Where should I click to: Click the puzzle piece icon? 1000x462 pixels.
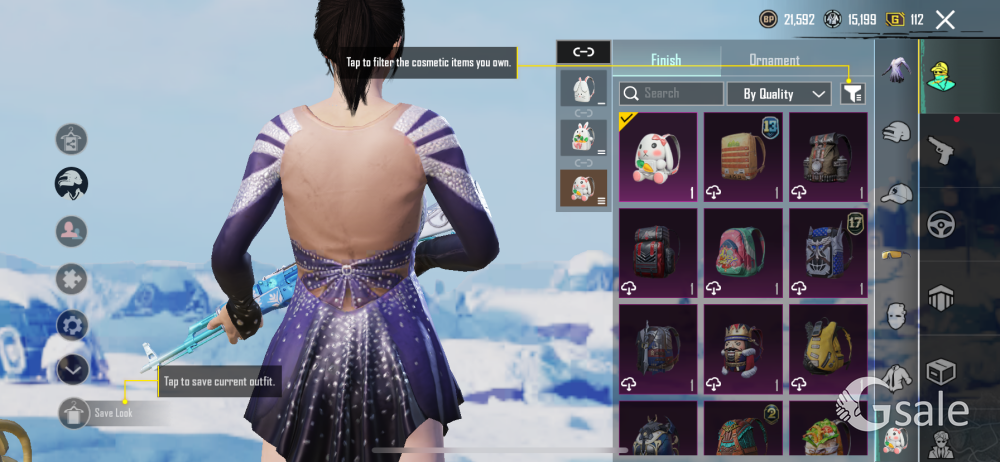tap(72, 278)
